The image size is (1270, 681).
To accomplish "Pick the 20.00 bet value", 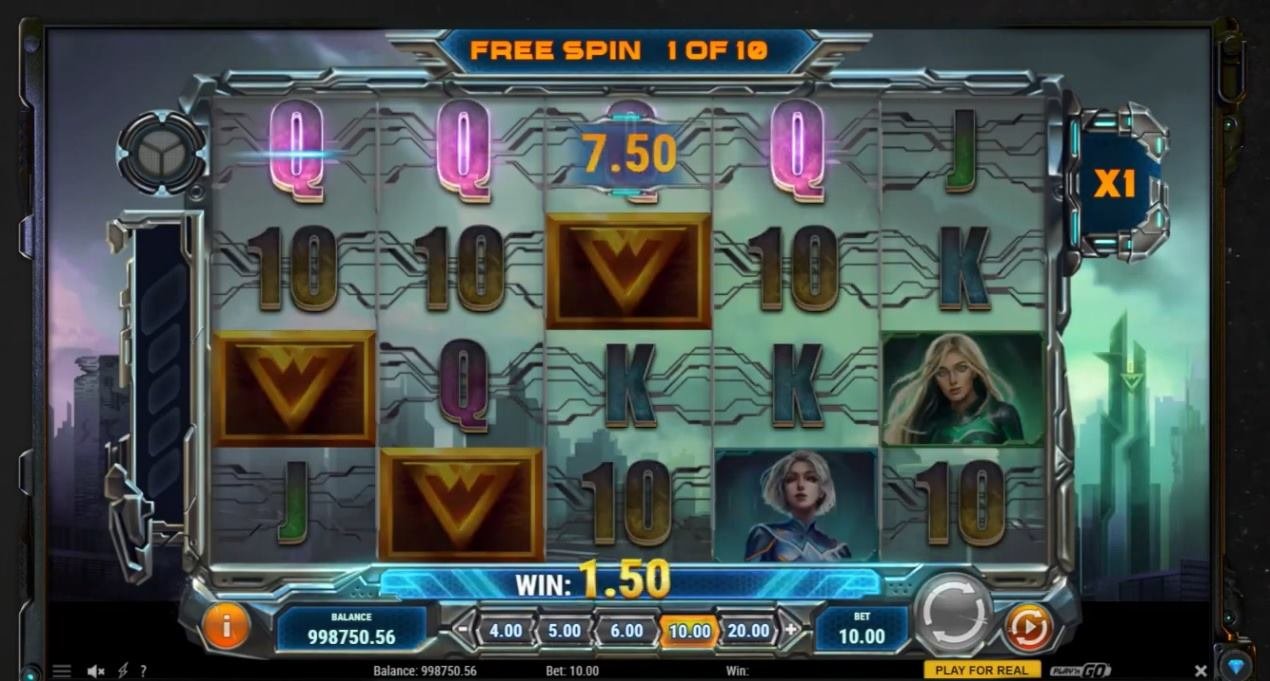I will point(748,631).
